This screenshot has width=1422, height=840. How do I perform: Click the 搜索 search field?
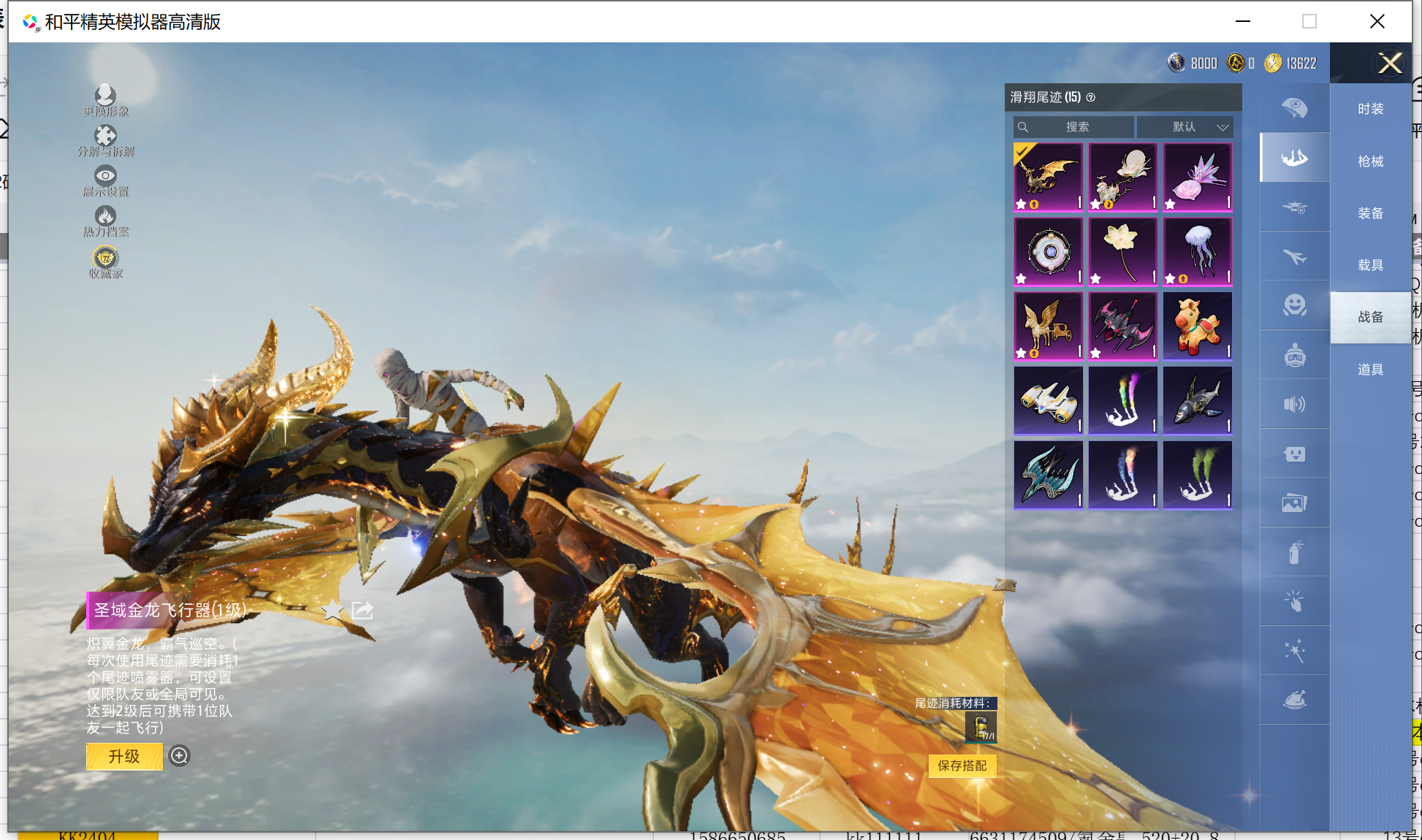(x=1076, y=127)
